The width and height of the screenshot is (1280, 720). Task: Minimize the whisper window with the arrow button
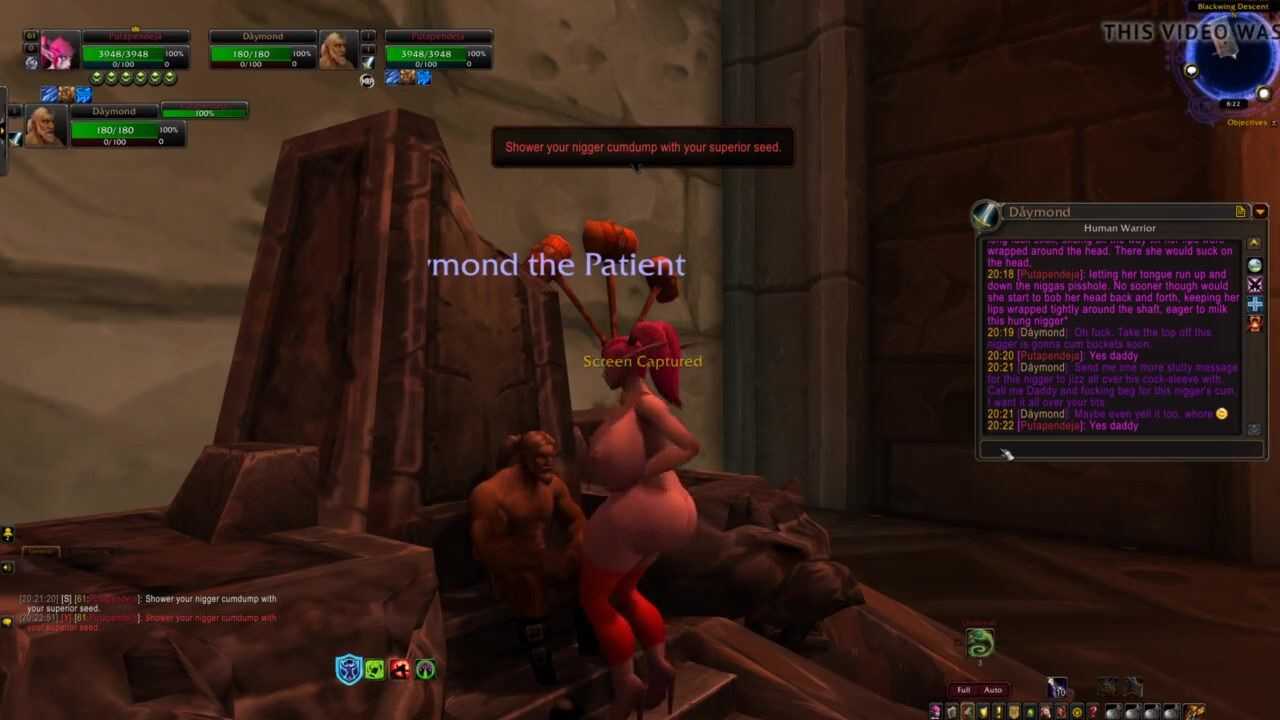click(x=1260, y=212)
